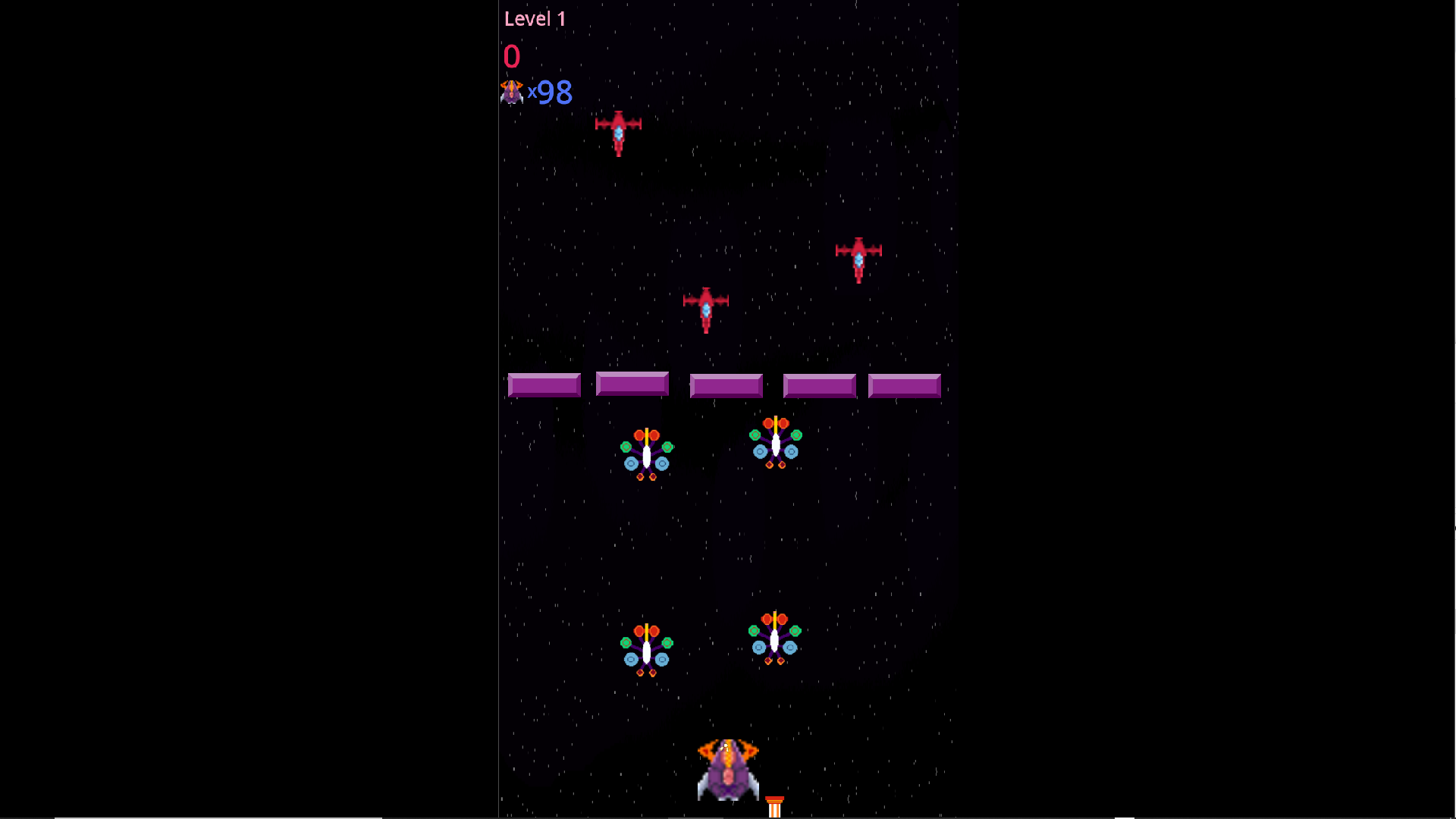
Task: Click the blue x98 lives count
Action: (x=550, y=93)
